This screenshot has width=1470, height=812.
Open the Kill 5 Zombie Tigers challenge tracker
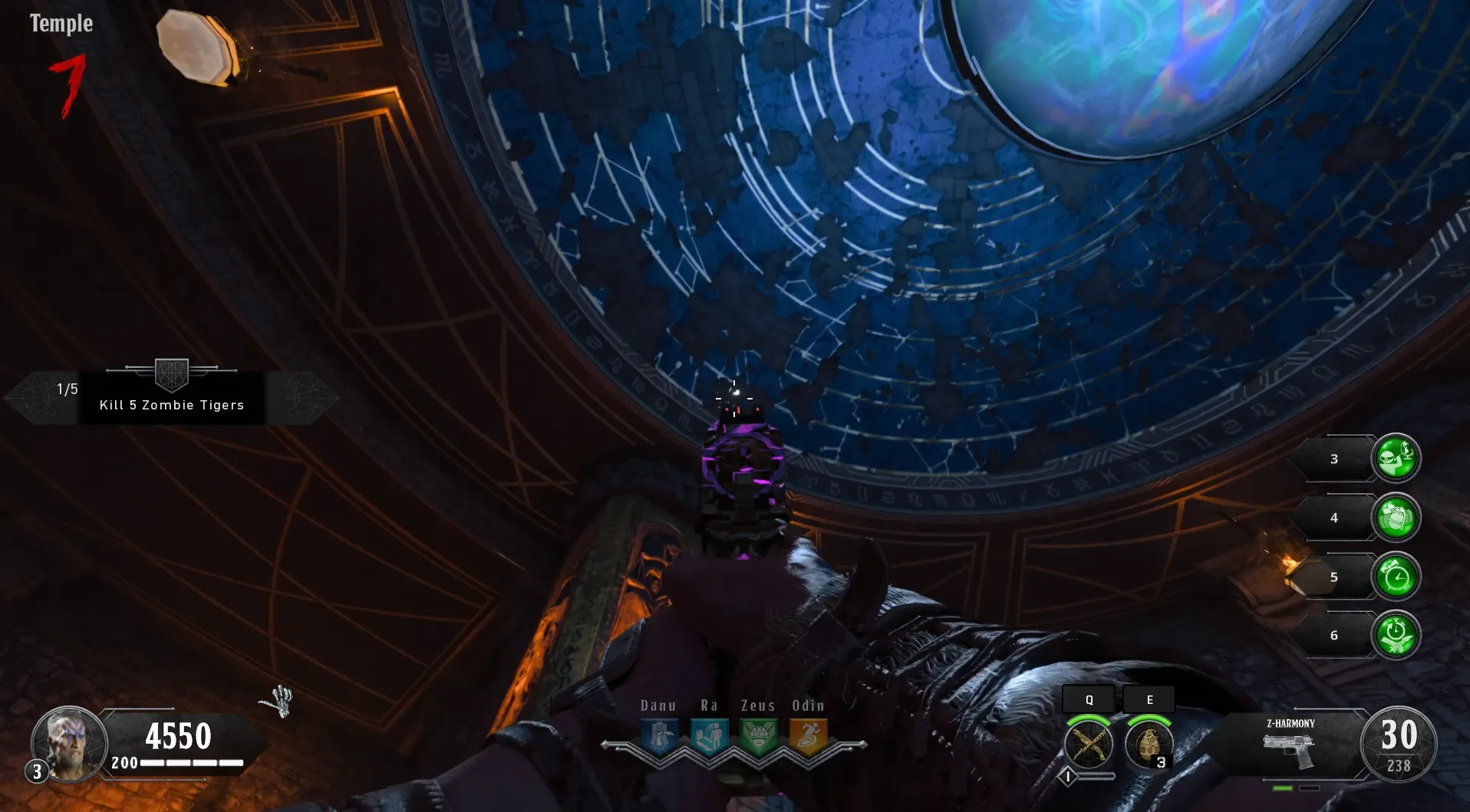pos(171,397)
